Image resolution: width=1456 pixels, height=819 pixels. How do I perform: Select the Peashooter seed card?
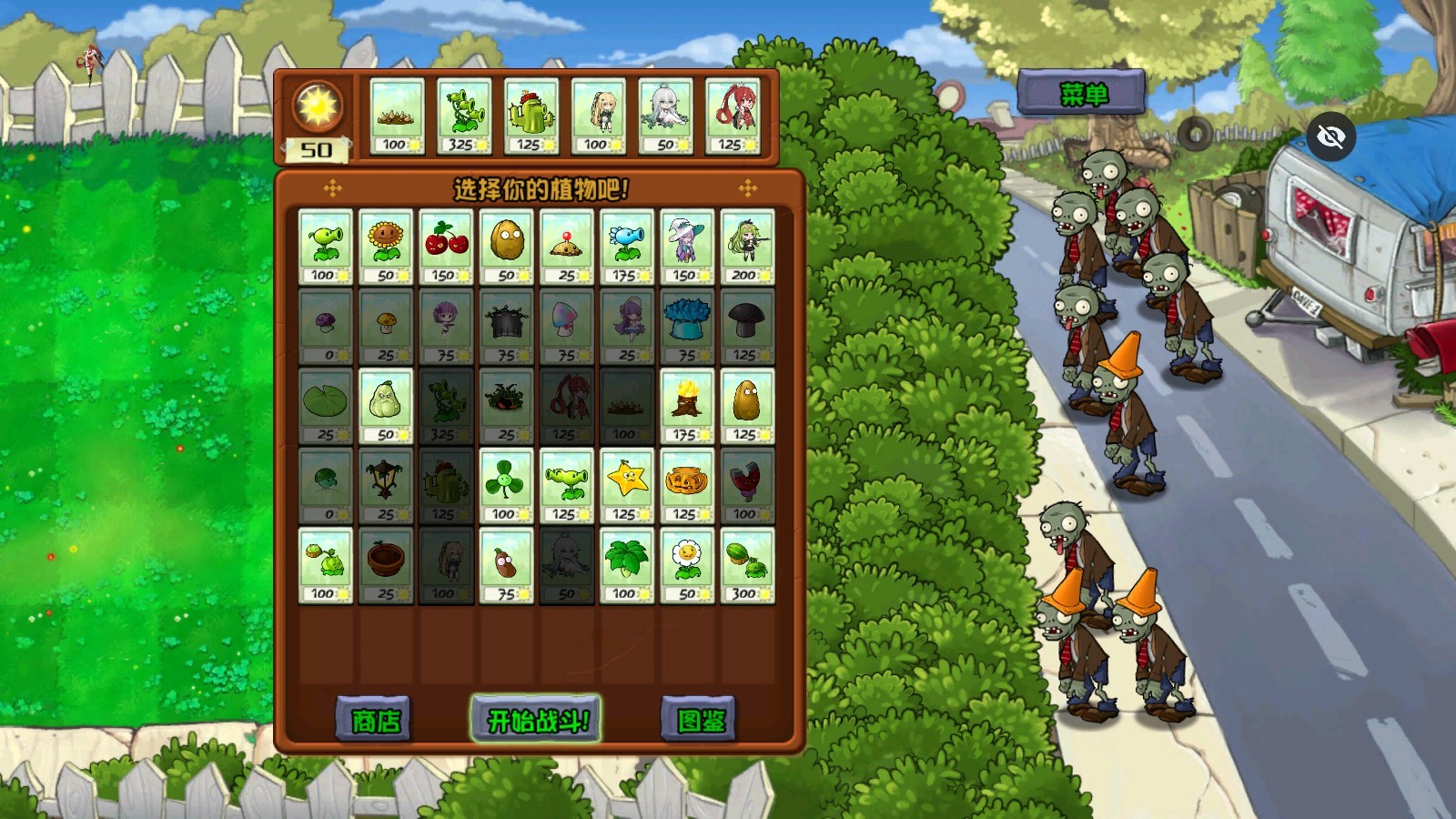325,247
